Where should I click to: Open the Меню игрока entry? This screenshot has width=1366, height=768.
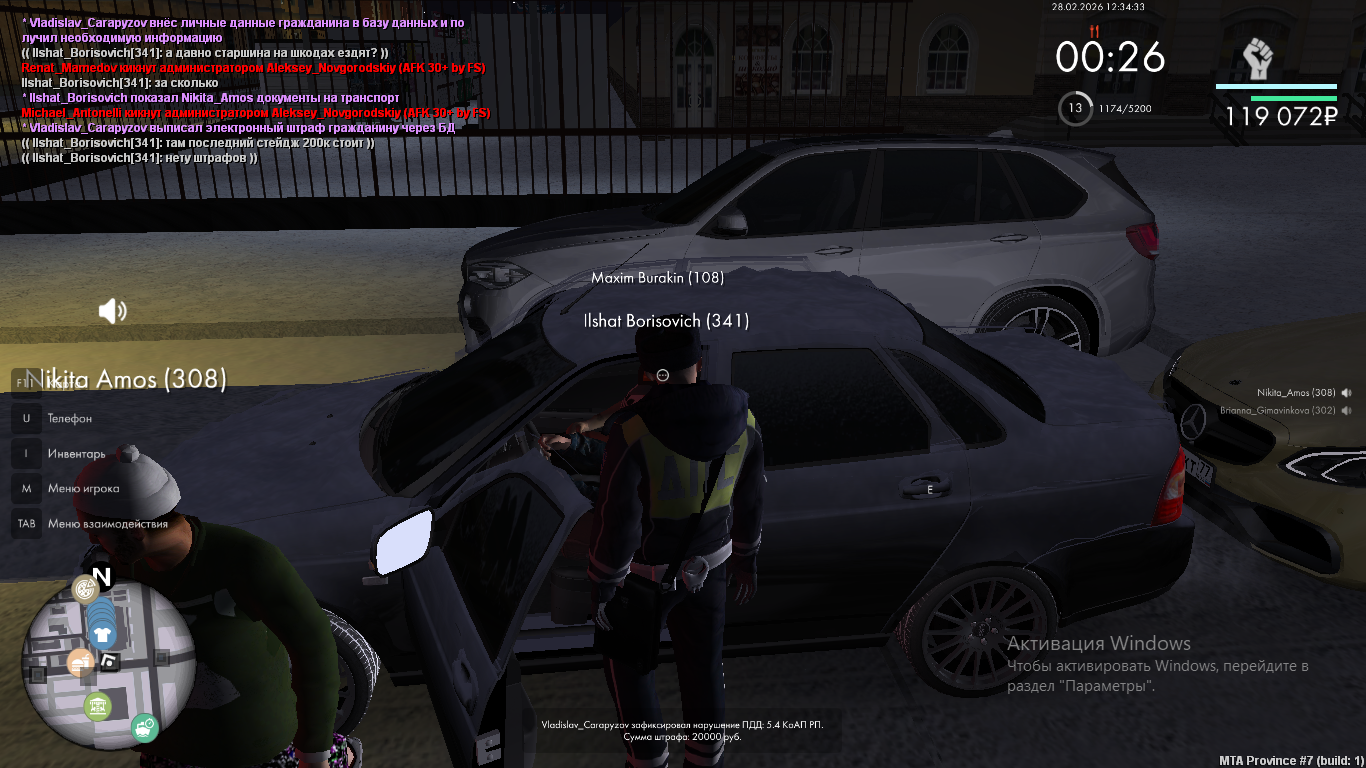point(83,488)
